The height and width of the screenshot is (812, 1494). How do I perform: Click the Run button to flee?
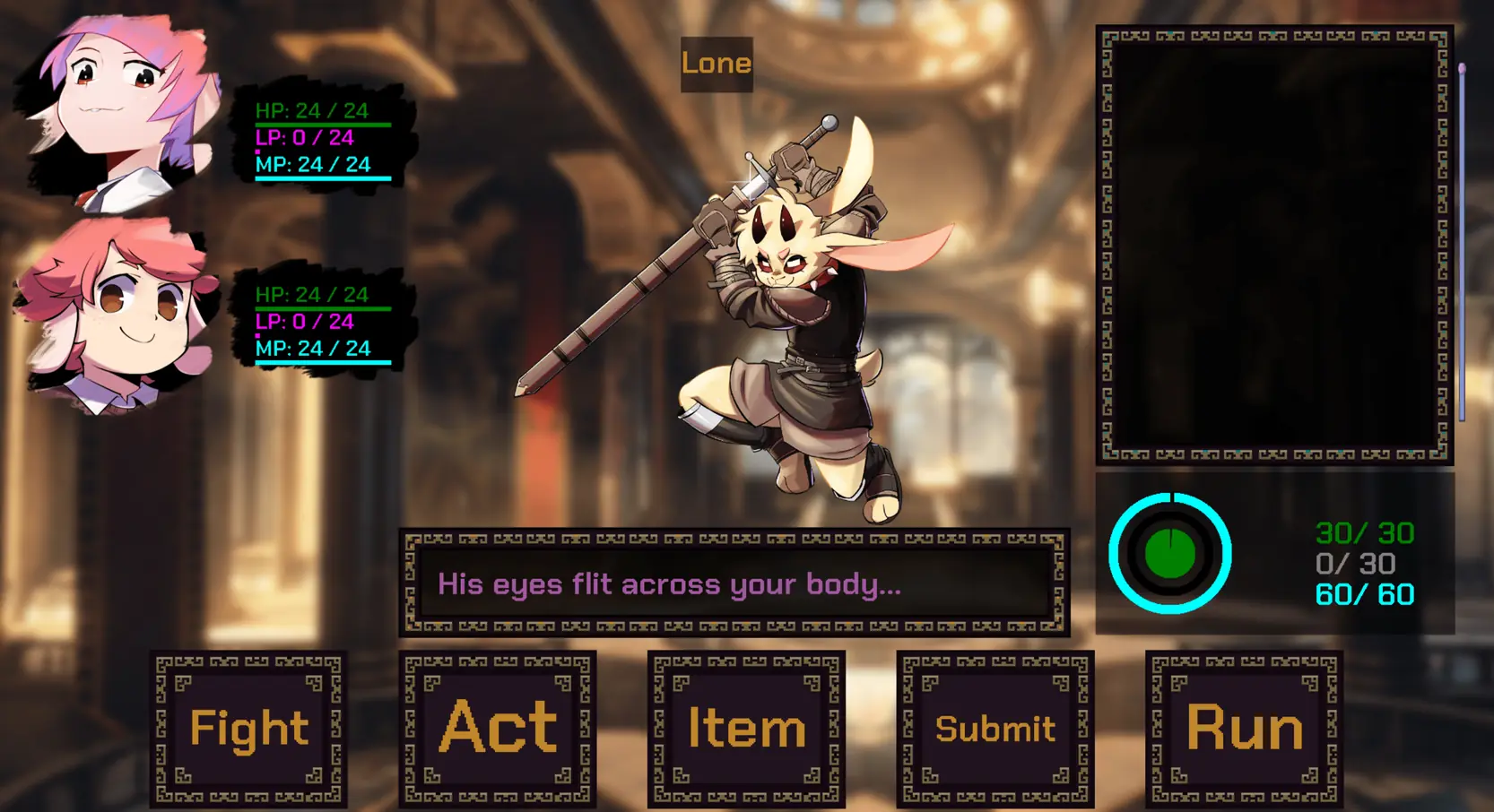point(1244,729)
